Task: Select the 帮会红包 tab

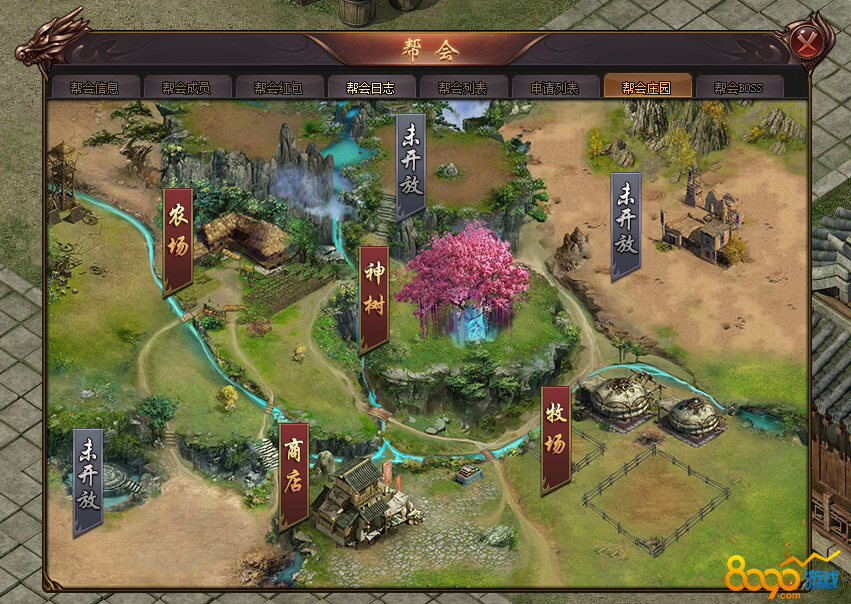Action: (277, 87)
